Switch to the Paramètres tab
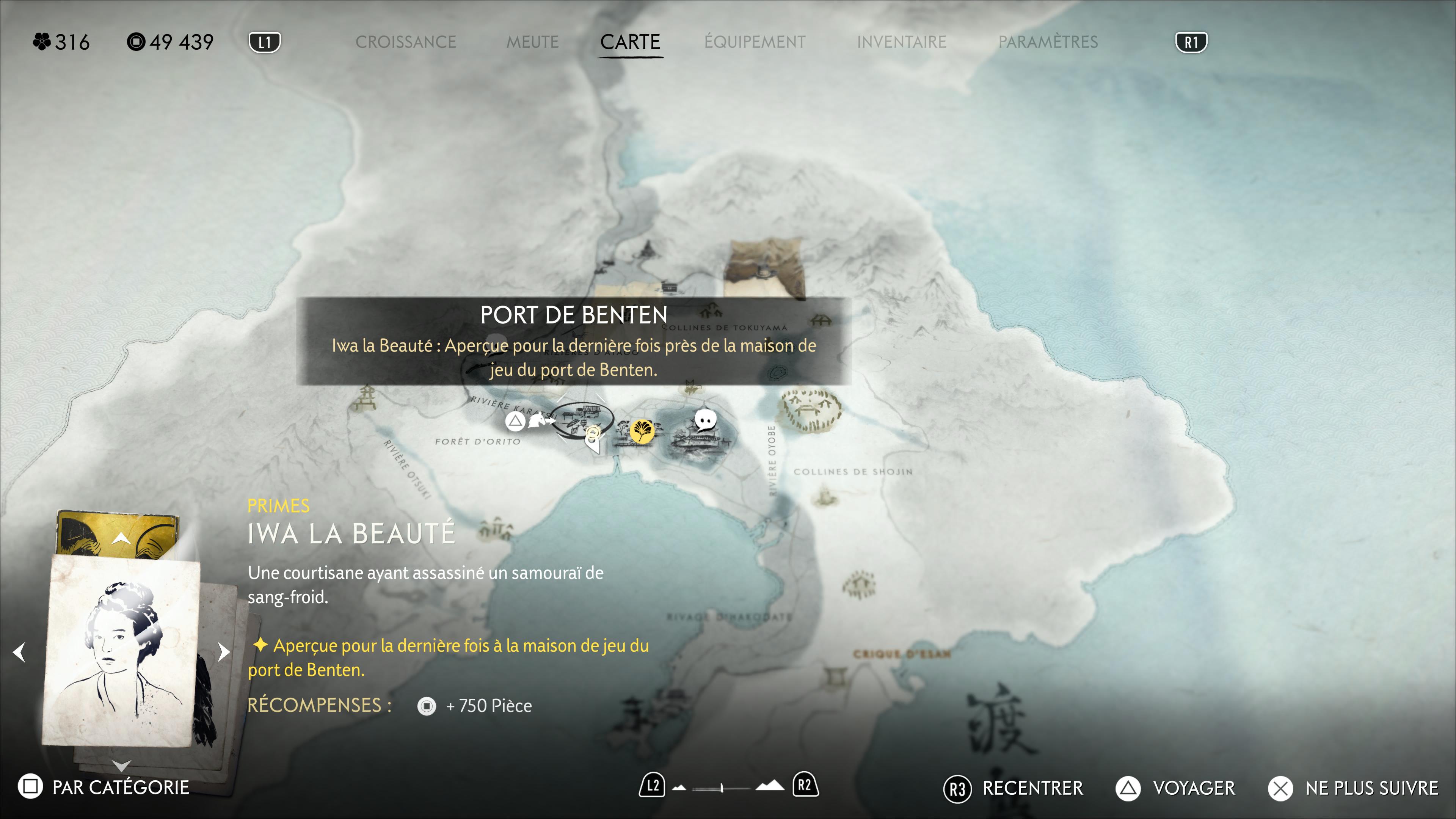The width and height of the screenshot is (1456, 819). (x=1048, y=42)
